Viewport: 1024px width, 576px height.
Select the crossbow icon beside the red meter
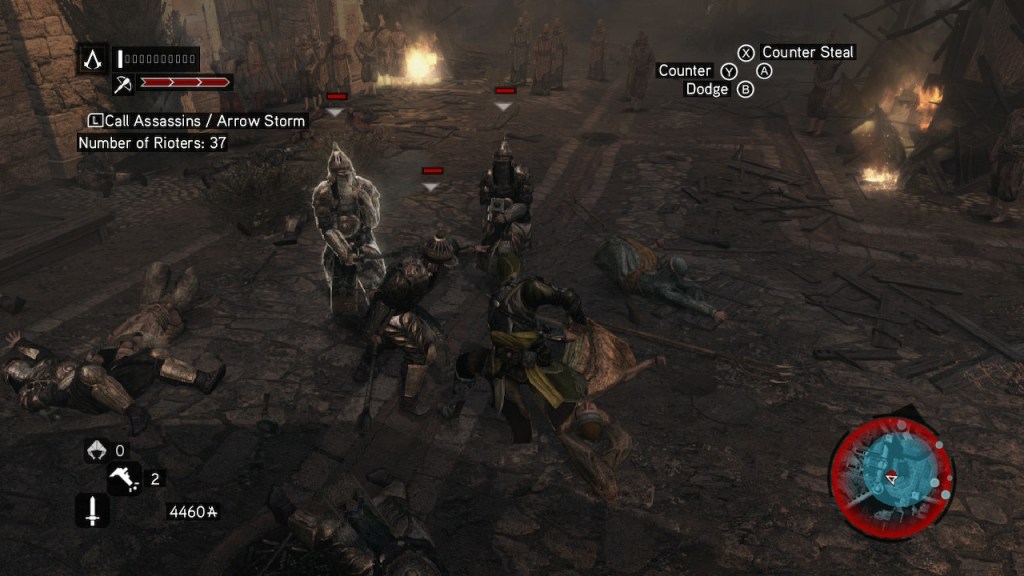point(124,83)
